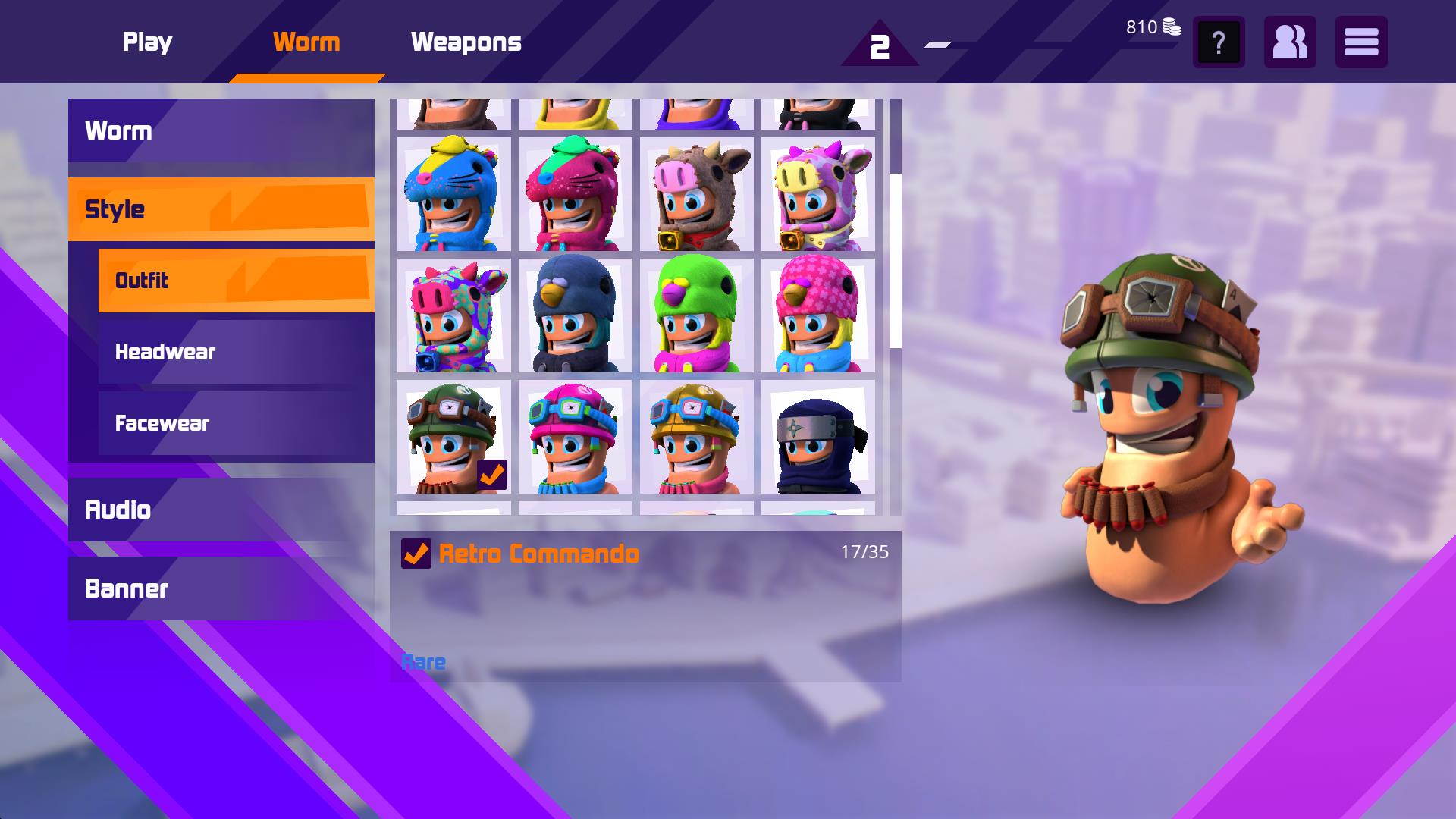Select the golden commando helmet outfit
This screenshot has width=1456, height=819.
(695, 436)
